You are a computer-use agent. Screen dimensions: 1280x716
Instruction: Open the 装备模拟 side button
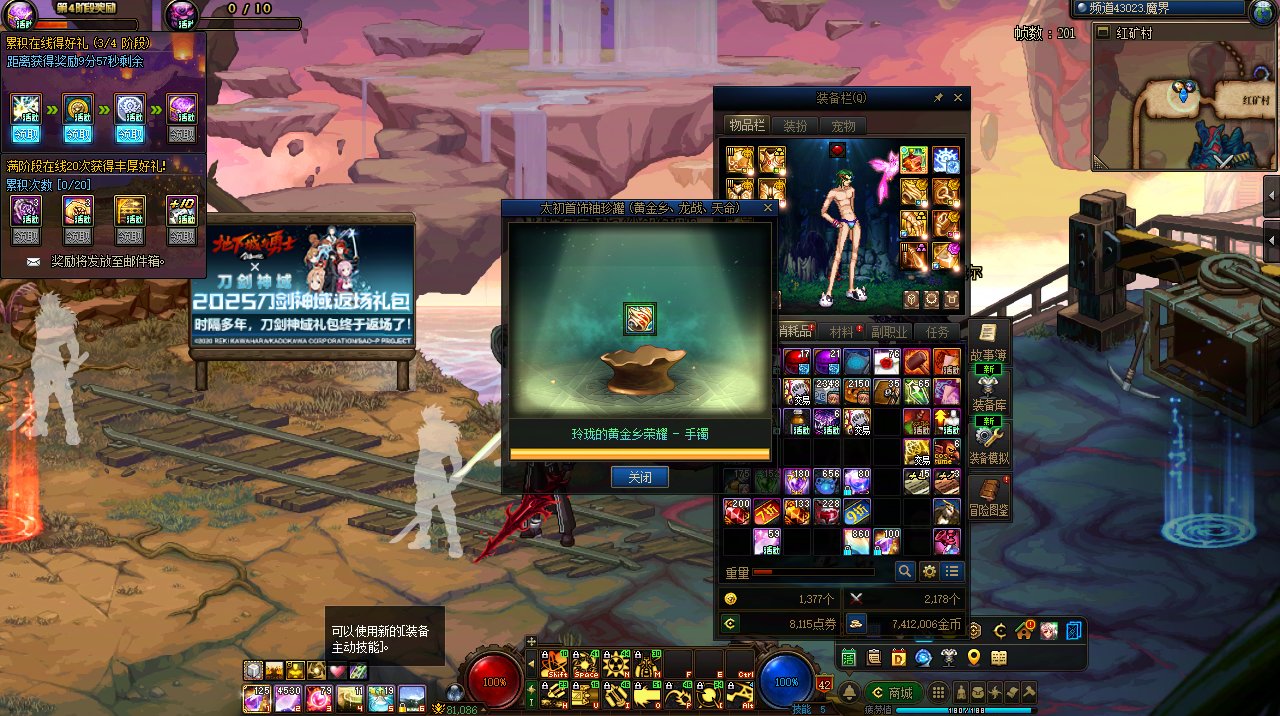point(988,445)
